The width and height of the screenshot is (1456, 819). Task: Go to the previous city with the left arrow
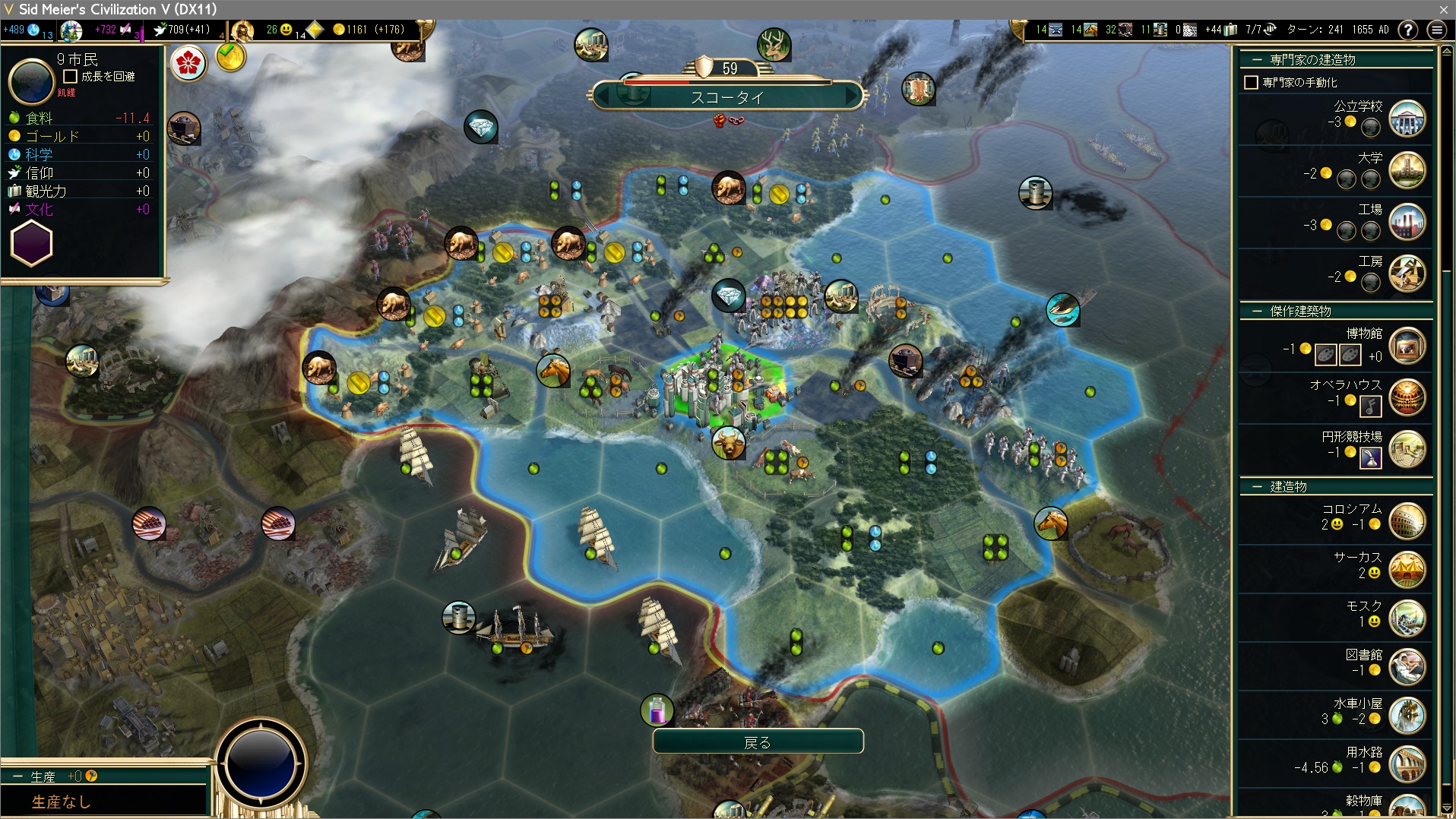tap(603, 96)
